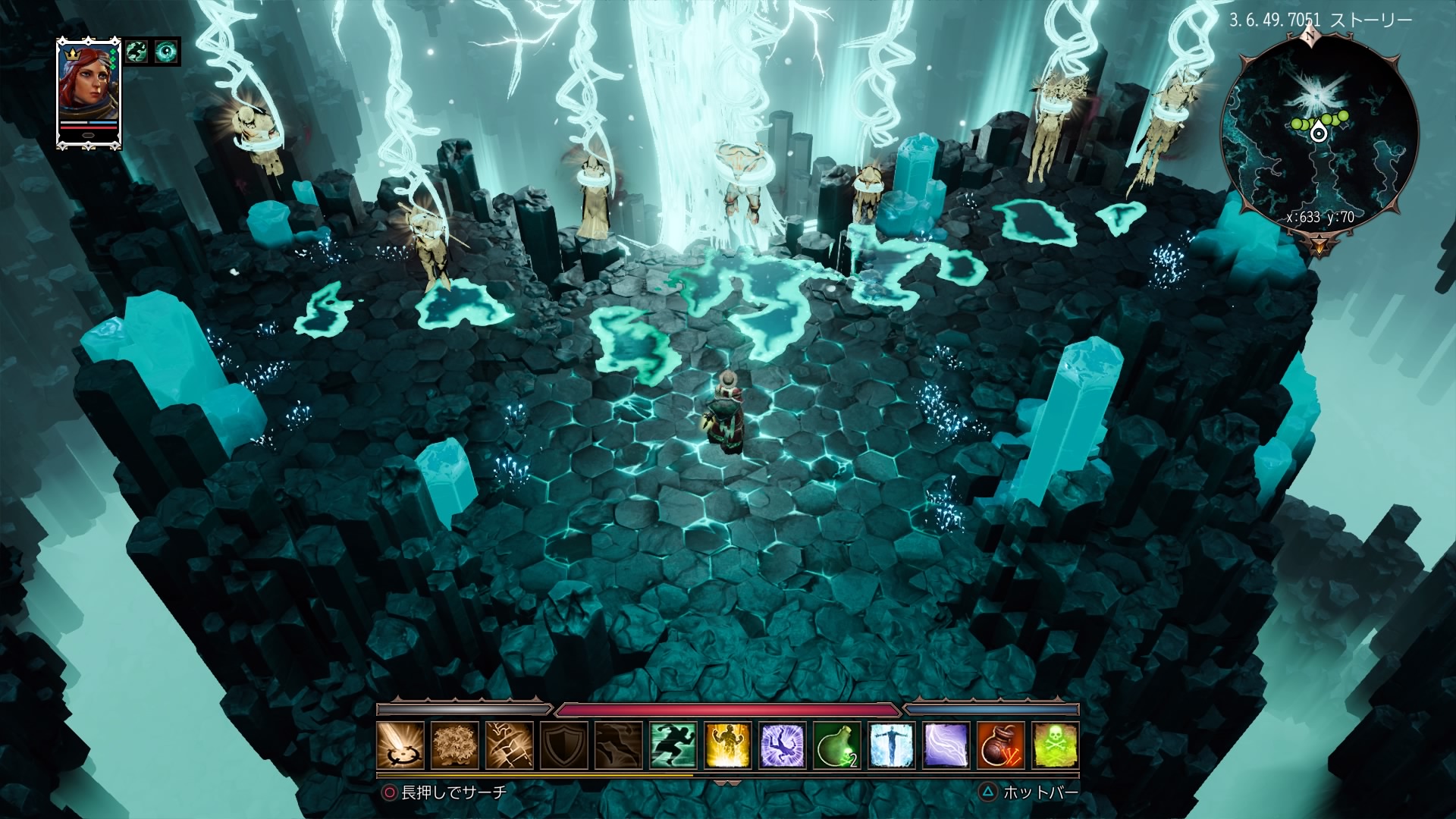This screenshot has height=819, width=1456.
Task: Select the green poison flask item
Action: (837, 745)
